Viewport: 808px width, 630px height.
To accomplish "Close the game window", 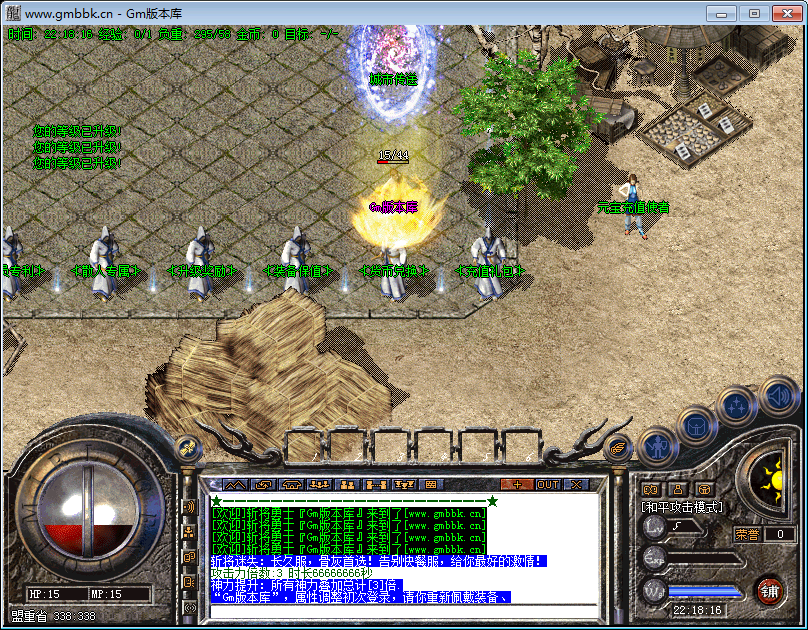I will 784,13.
